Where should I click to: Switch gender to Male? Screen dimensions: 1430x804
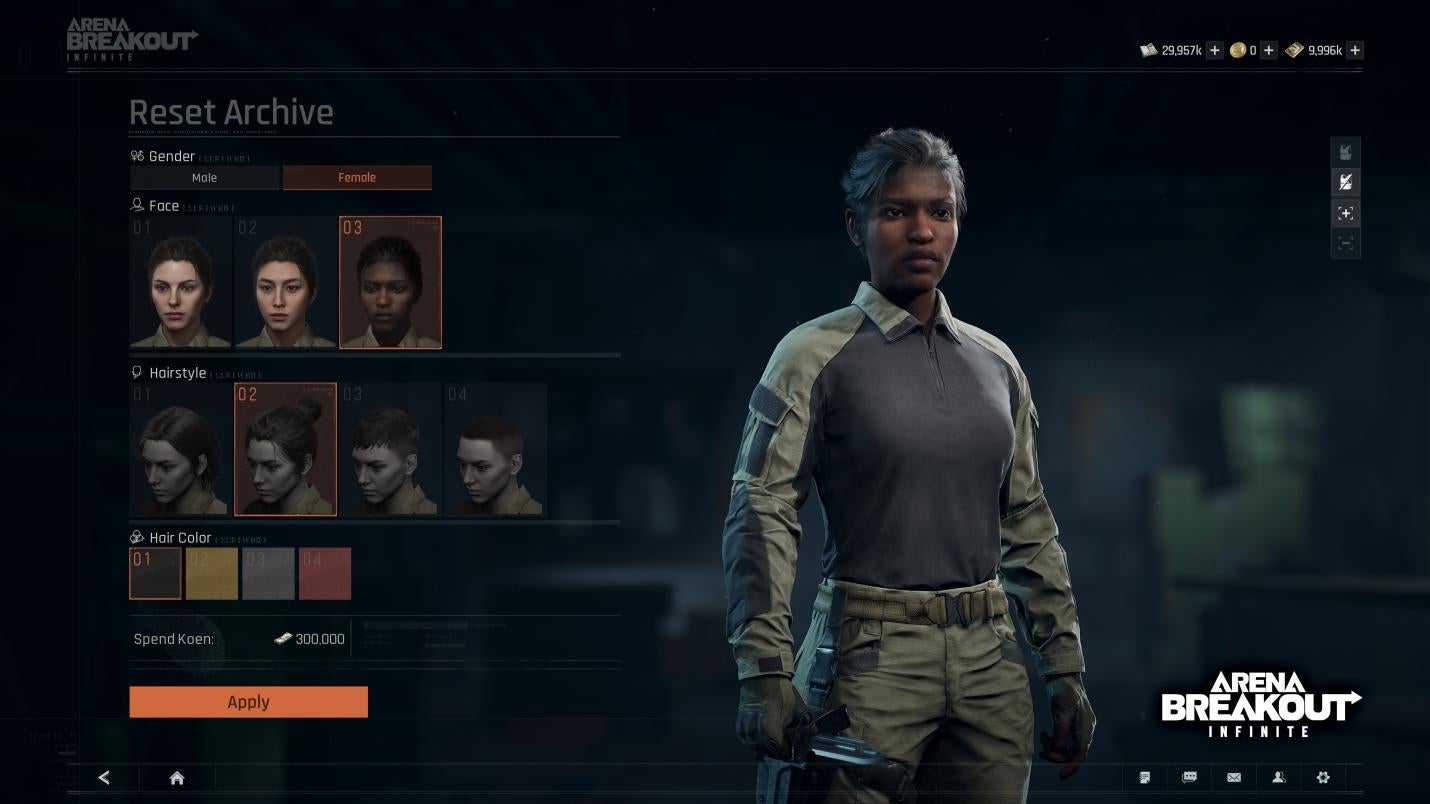coord(204,178)
